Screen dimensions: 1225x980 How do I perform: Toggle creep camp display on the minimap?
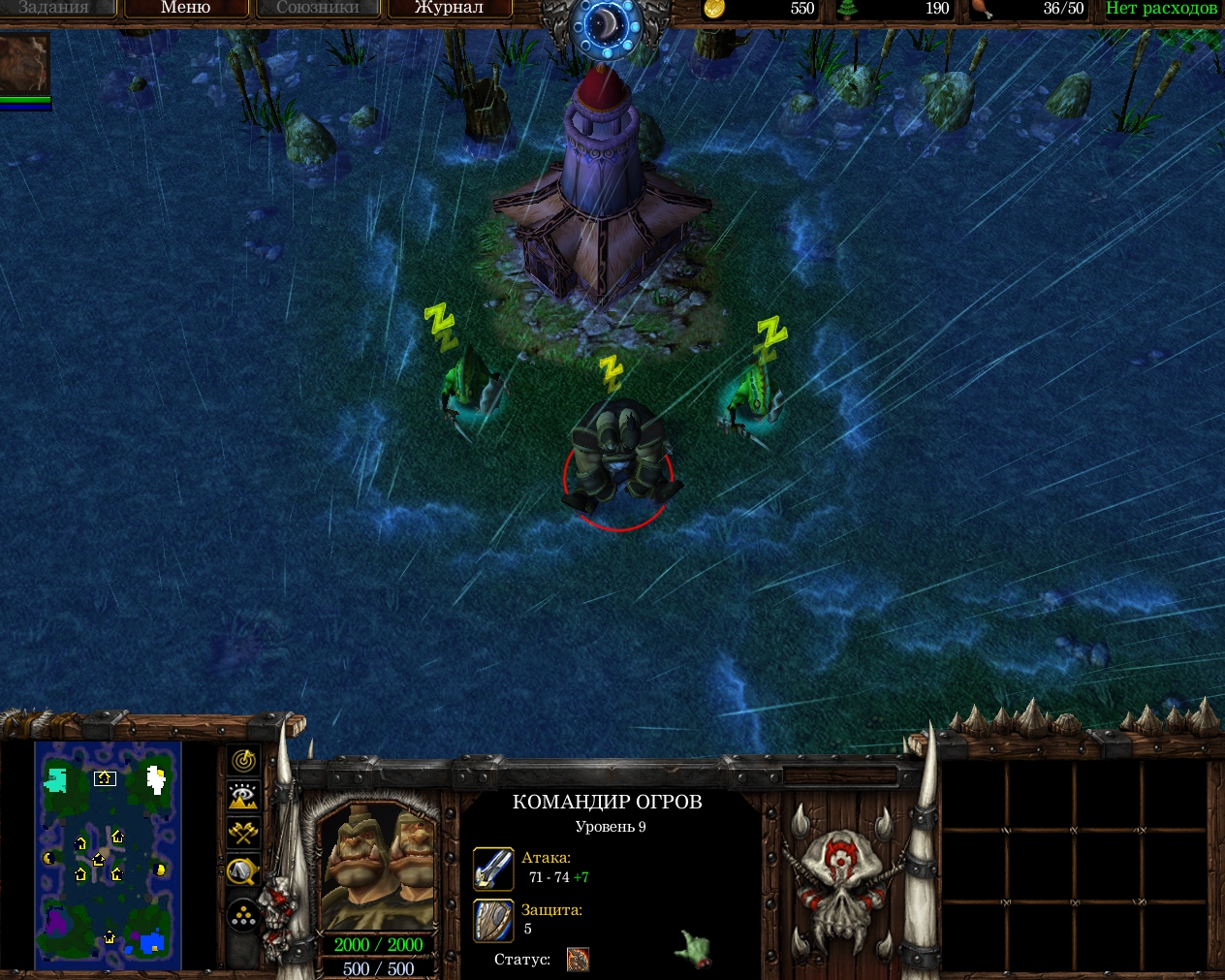pyautogui.click(x=243, y=871)
